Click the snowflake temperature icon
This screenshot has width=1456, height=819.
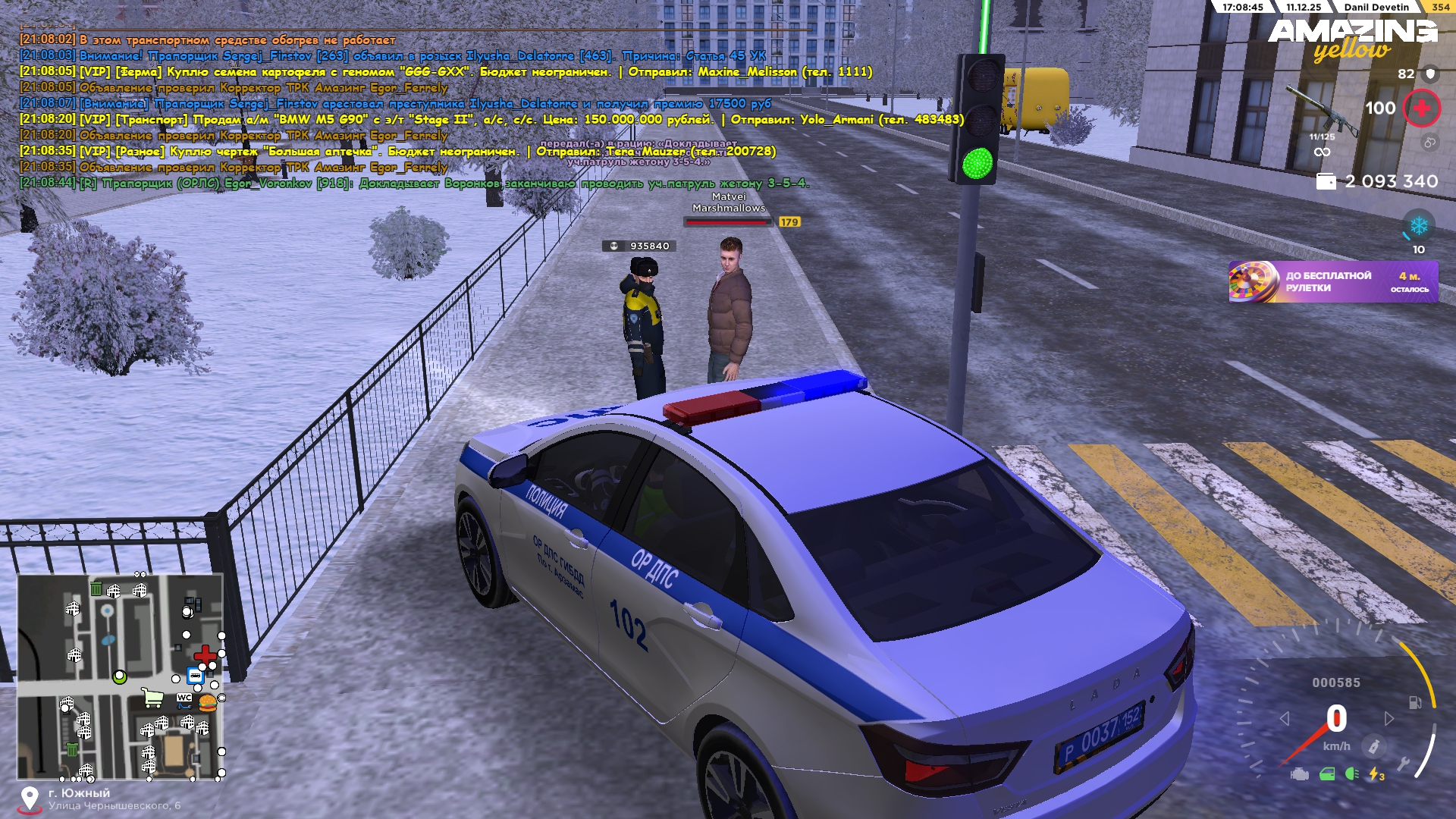1418,226
